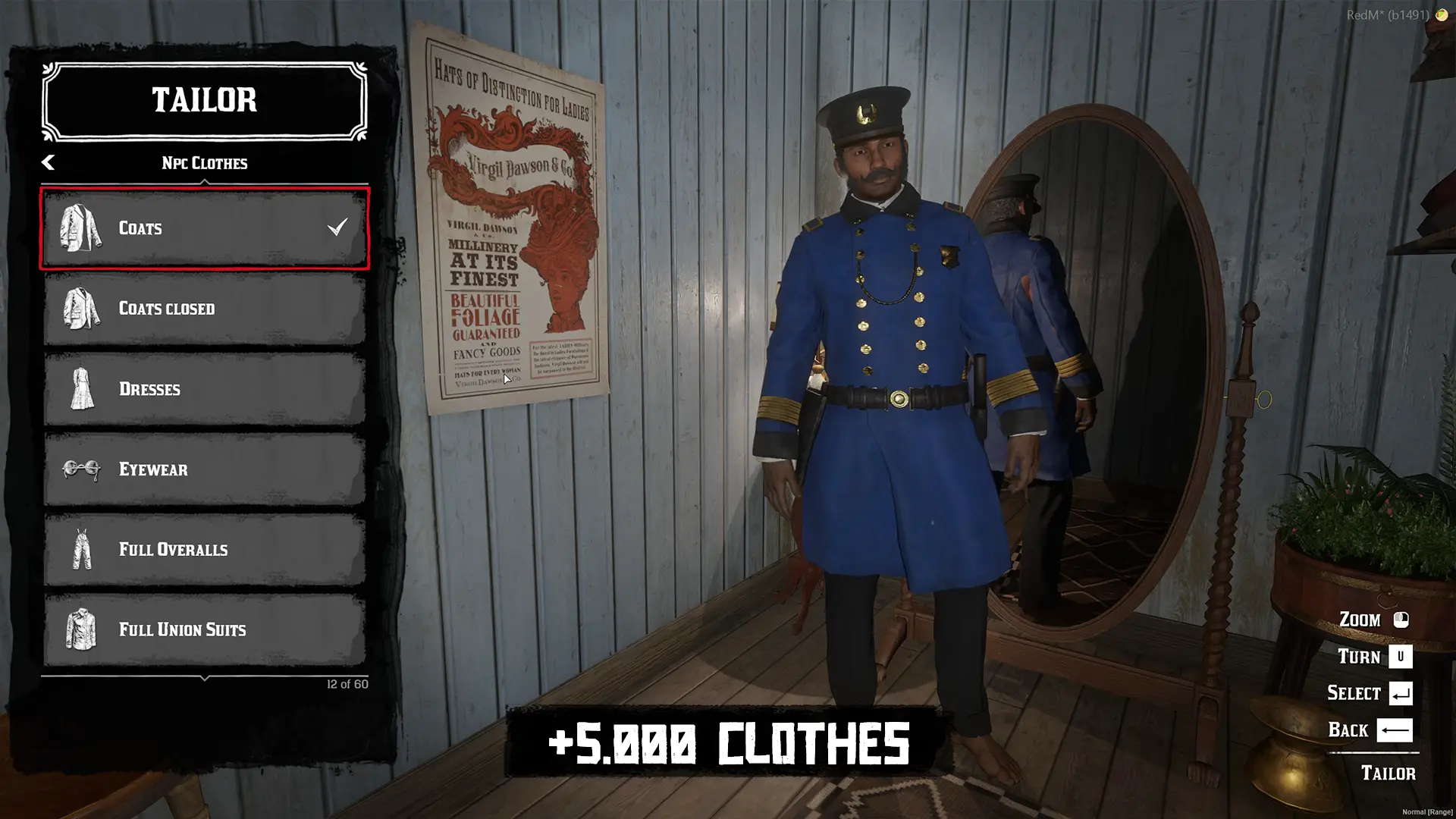This screenshot has height=819, width=1456.
Task: Open the NPC Clothes category header
Action: (x=203, y=162)
